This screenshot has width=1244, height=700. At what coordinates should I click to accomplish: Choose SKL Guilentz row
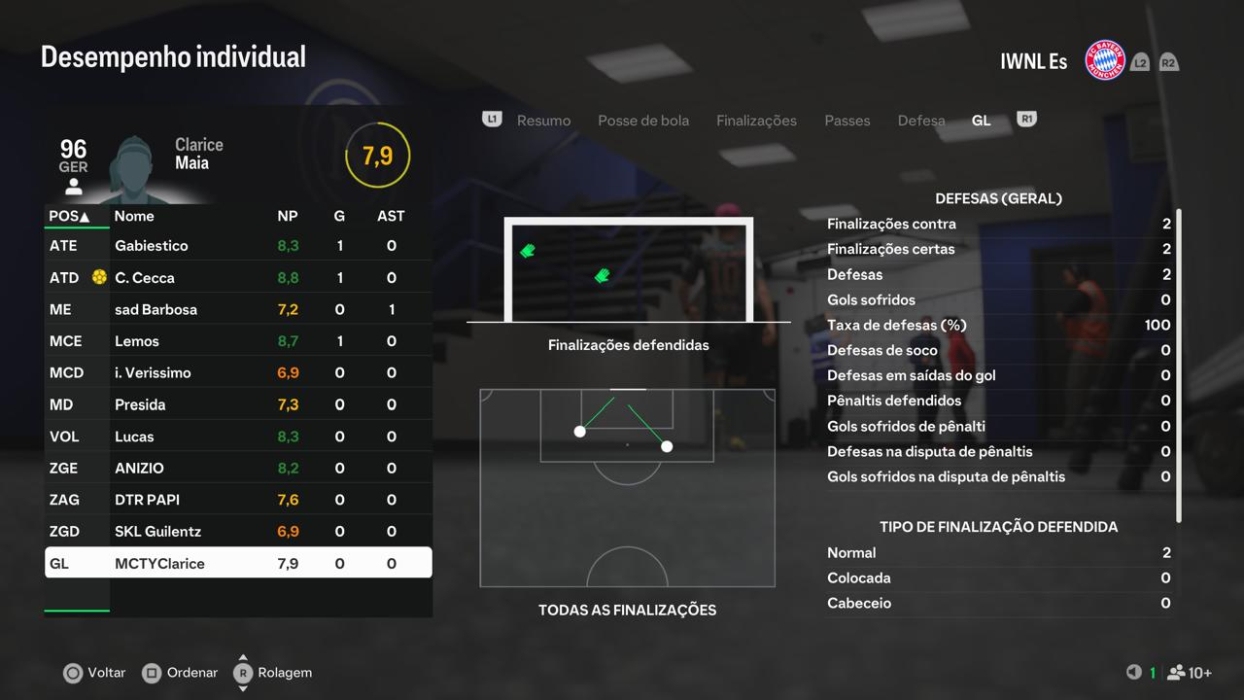pos(238,532)
